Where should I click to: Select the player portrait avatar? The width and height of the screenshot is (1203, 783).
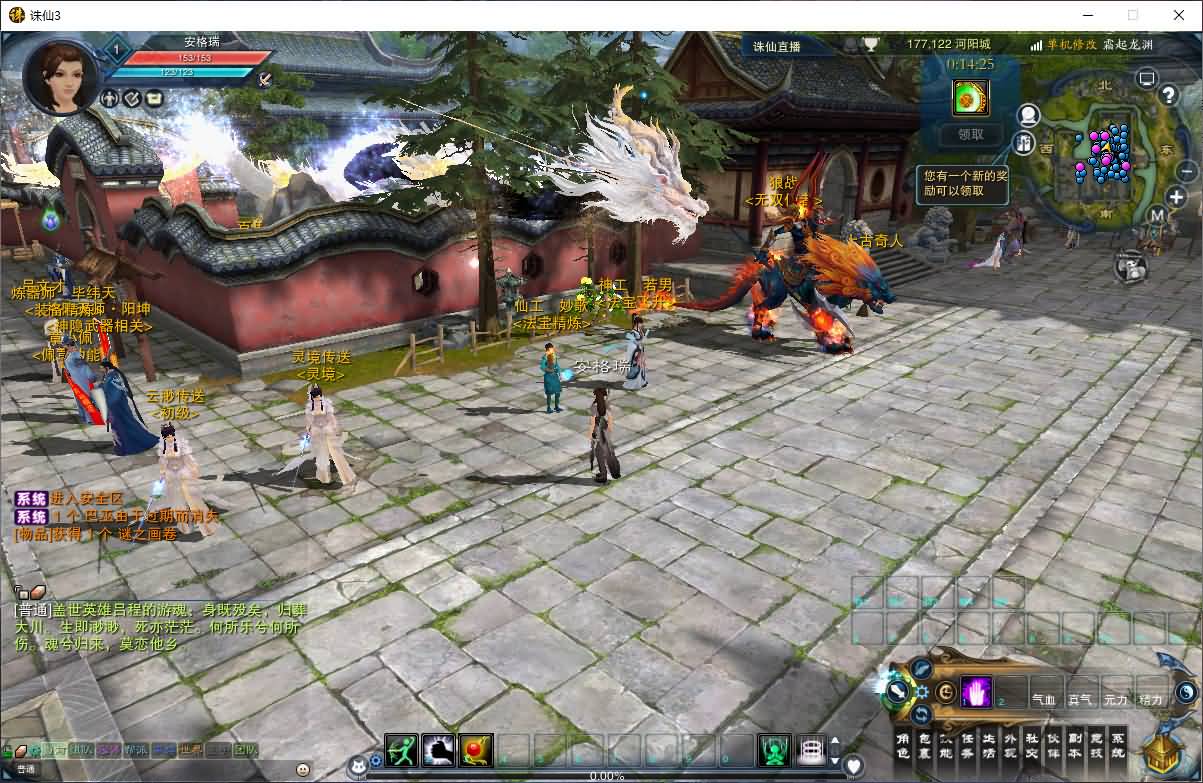tap(60, 77)
